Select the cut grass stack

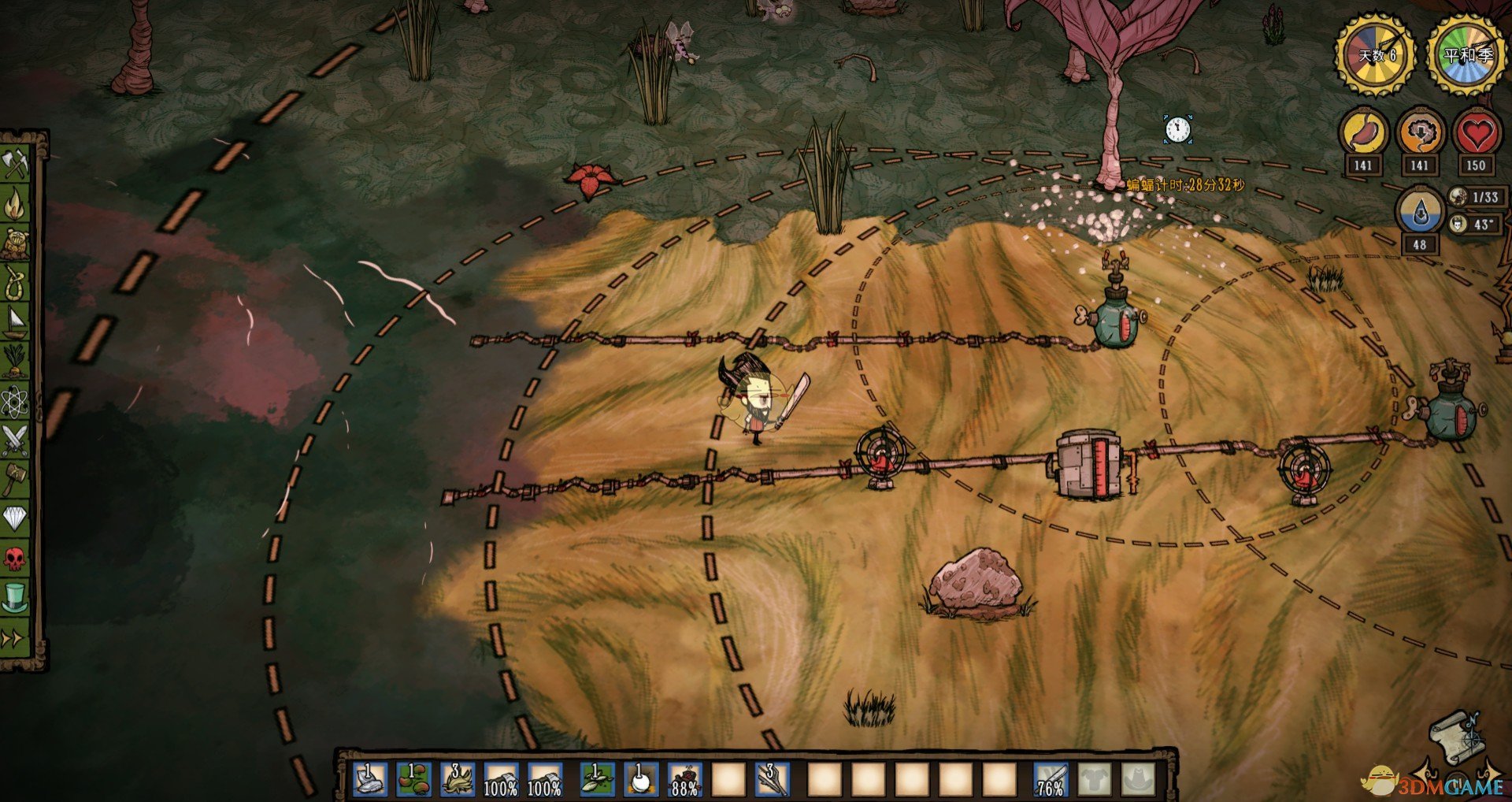click(x=457, y=778)
